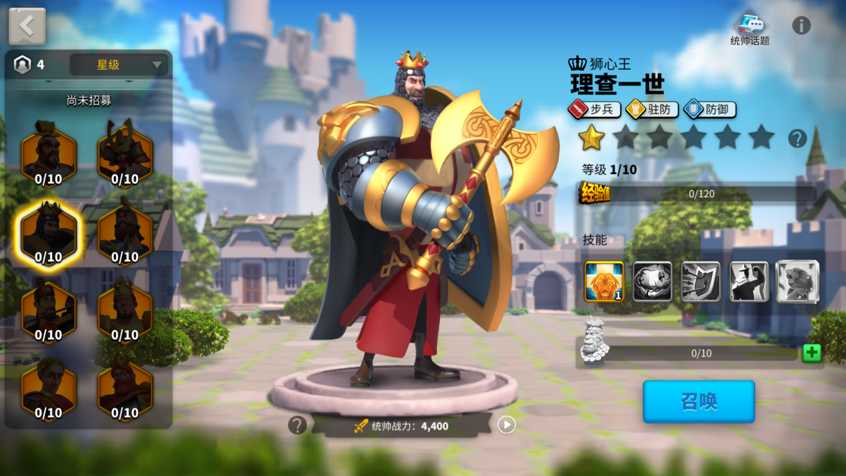Viewport: 846px width, 476px height.
Task: Open the help icon beside 统帅战力
Action: (x=297, y=425)
